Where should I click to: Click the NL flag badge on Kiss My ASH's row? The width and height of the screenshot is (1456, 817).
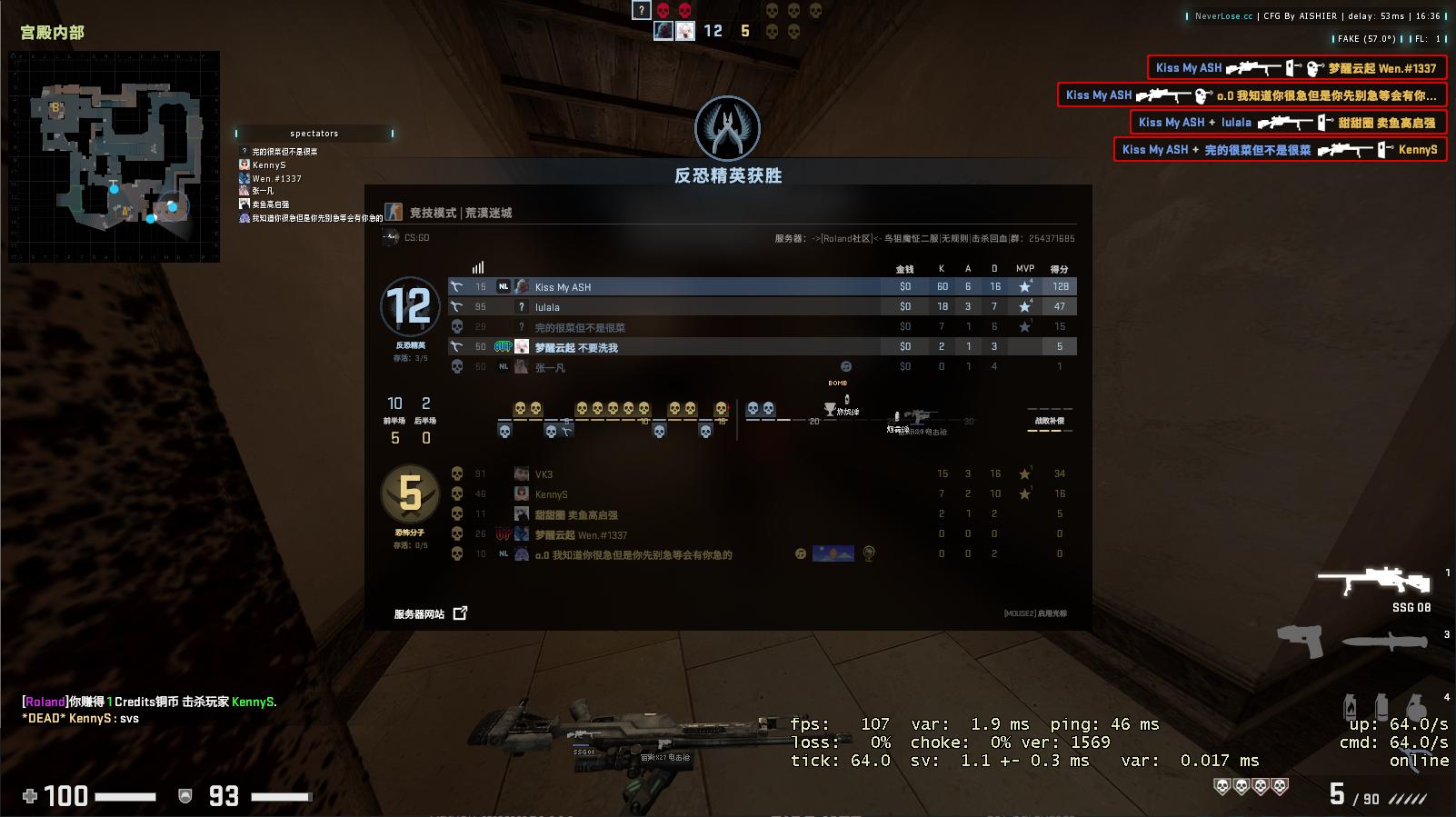coord(502,286)
